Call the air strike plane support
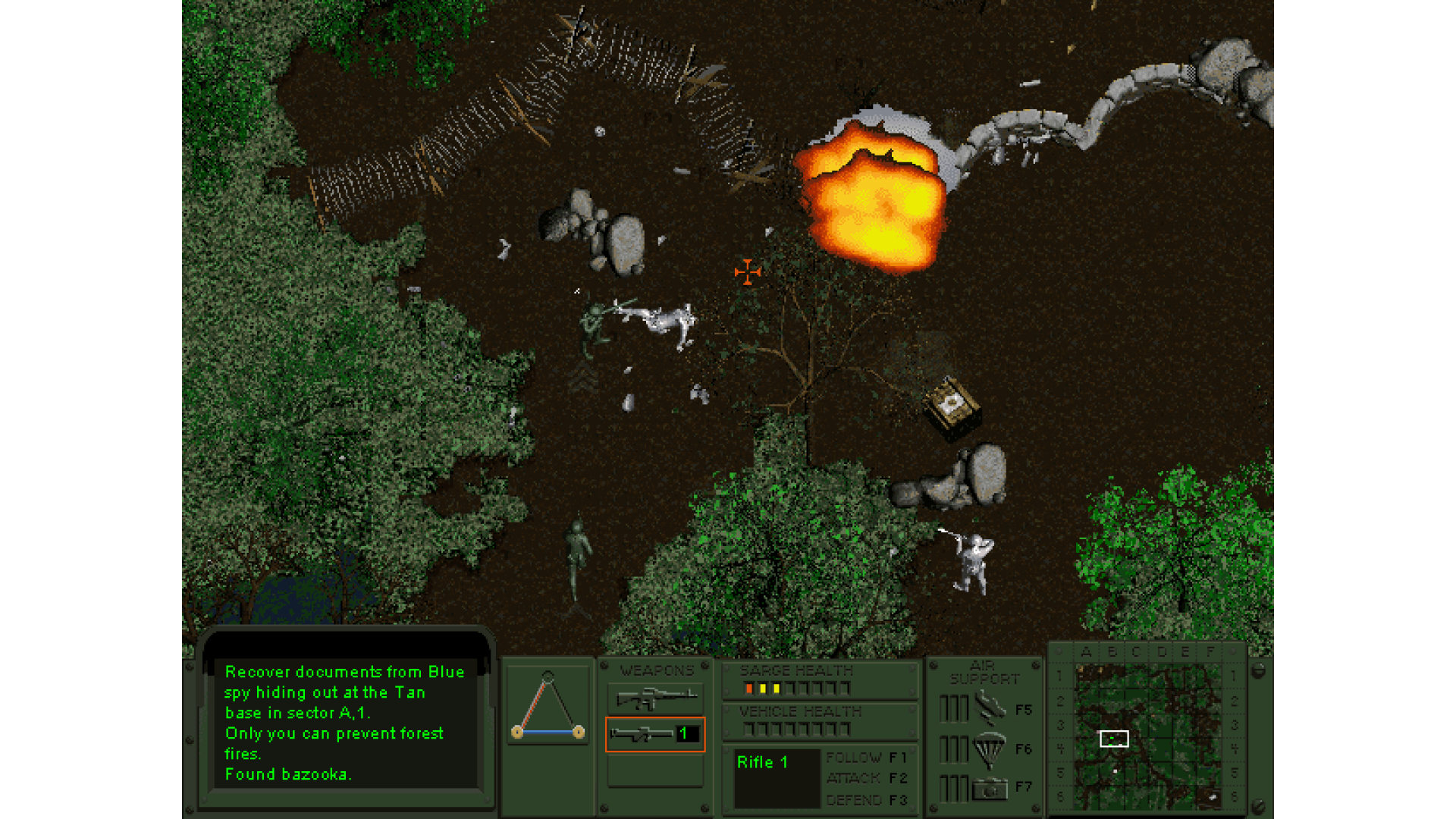Viewport: 1456px width, 819px height. [990, 708]
